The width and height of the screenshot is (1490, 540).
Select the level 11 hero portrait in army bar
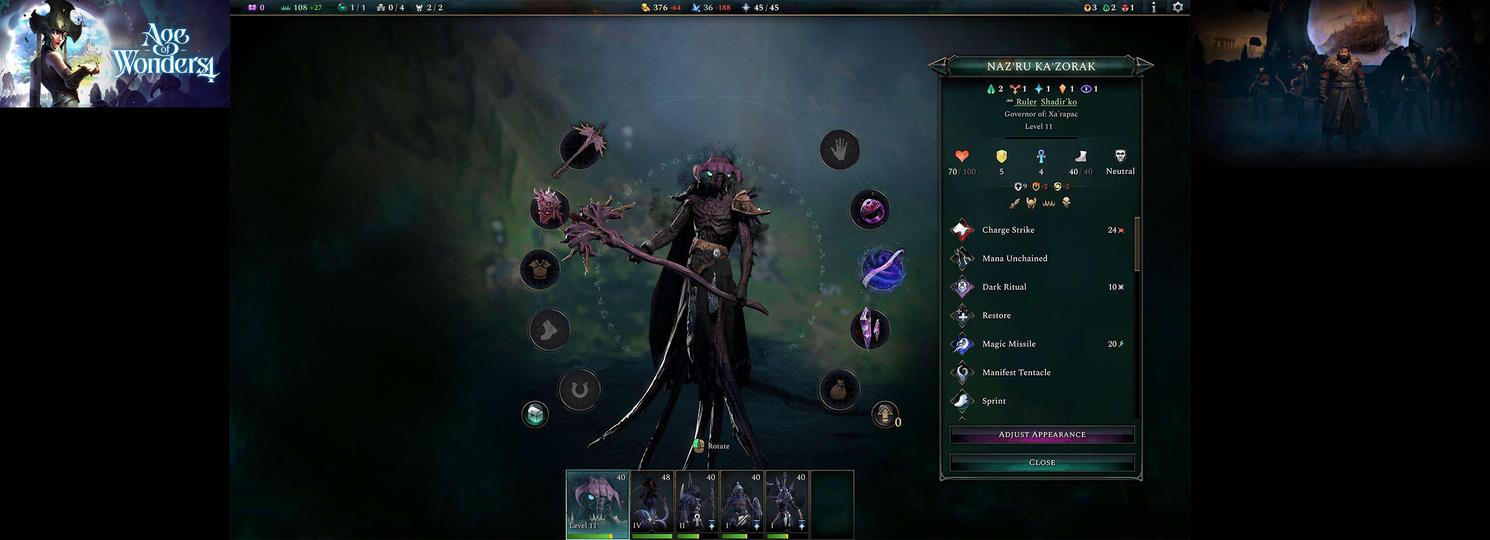point(597,504)
